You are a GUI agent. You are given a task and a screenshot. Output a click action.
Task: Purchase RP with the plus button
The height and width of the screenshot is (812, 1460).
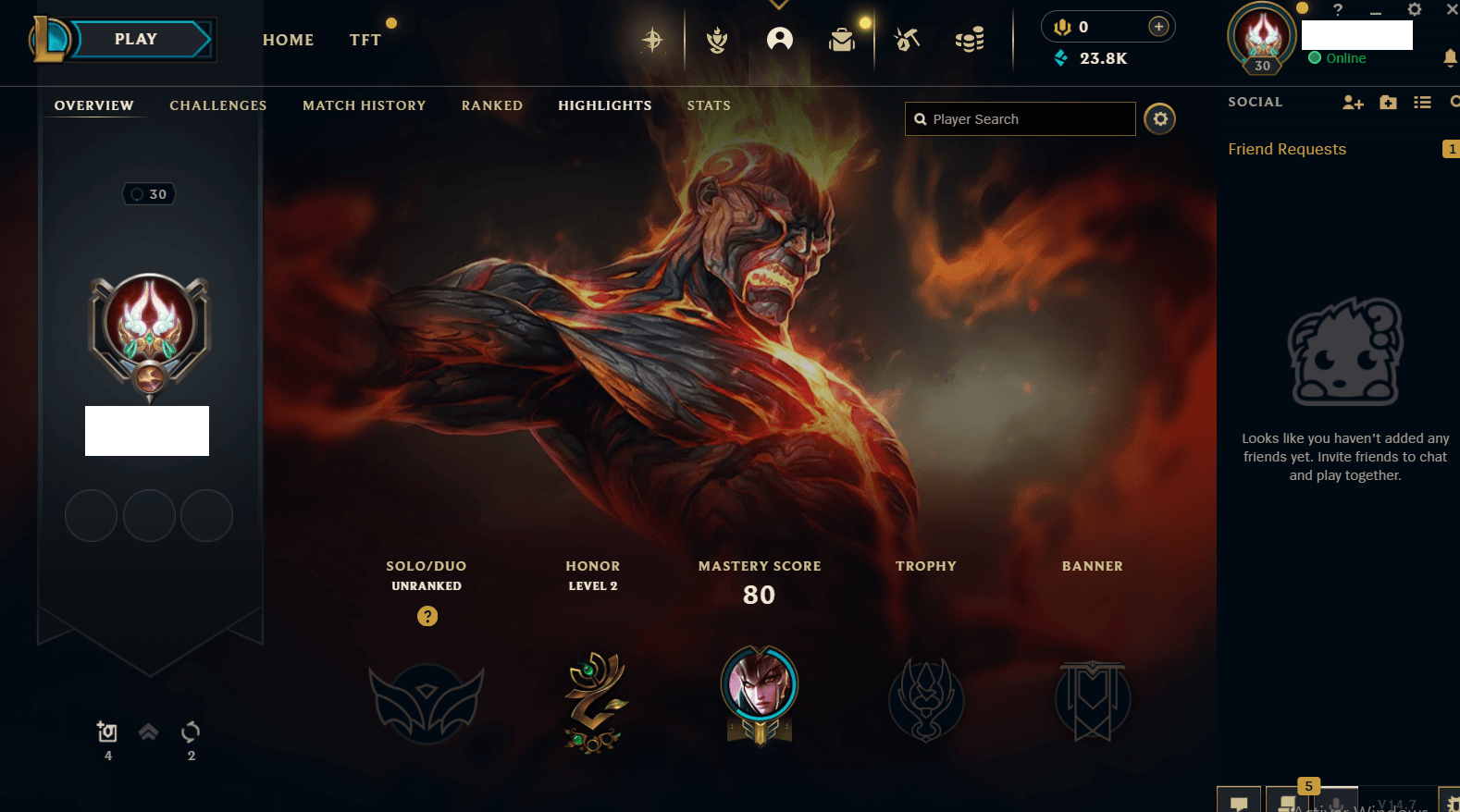[x=1158, y=27]
